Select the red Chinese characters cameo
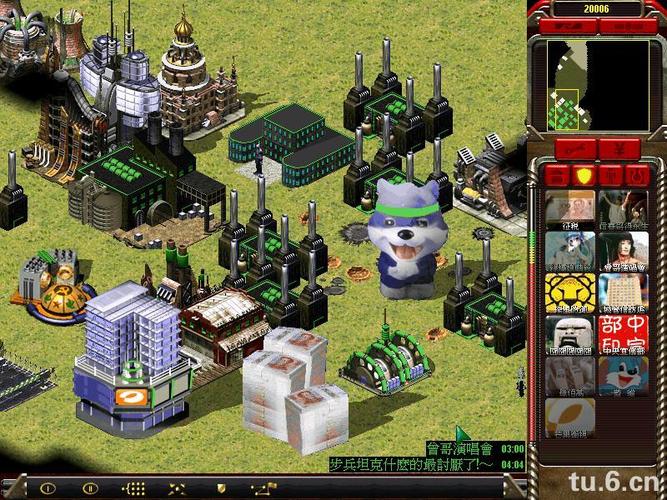This screenshot has width=667, height=500. point(623,334)
